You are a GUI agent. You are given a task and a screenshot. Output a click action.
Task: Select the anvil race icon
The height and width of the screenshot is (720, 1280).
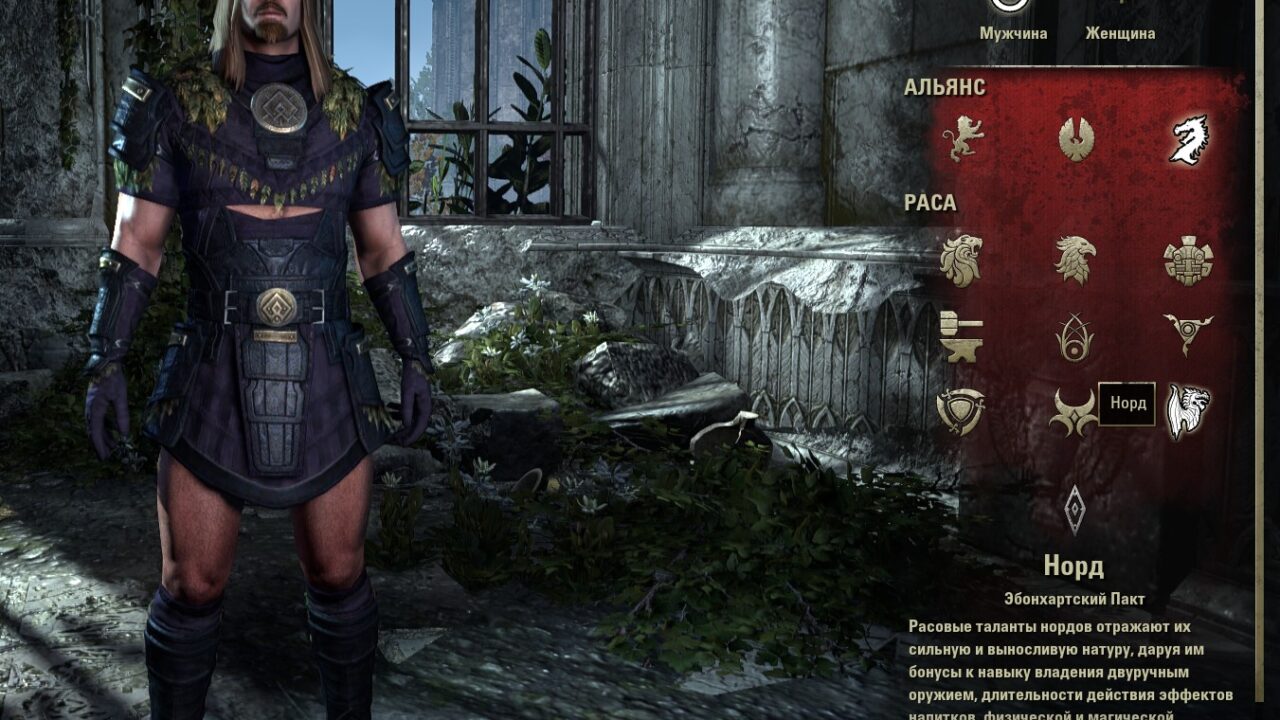coord(962,336)
